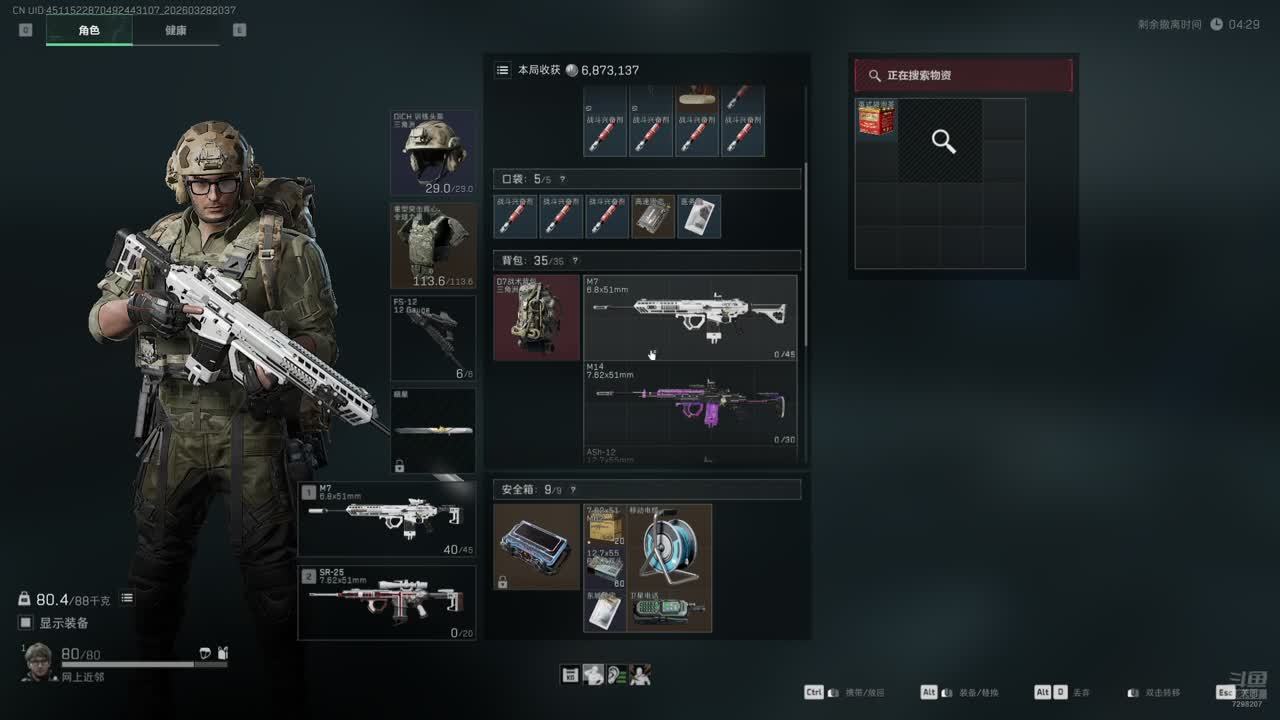The width and height of the screenshot is (1280, 720).
Task: Select the DICH training helmet slot
Action: tap(433, 153)
